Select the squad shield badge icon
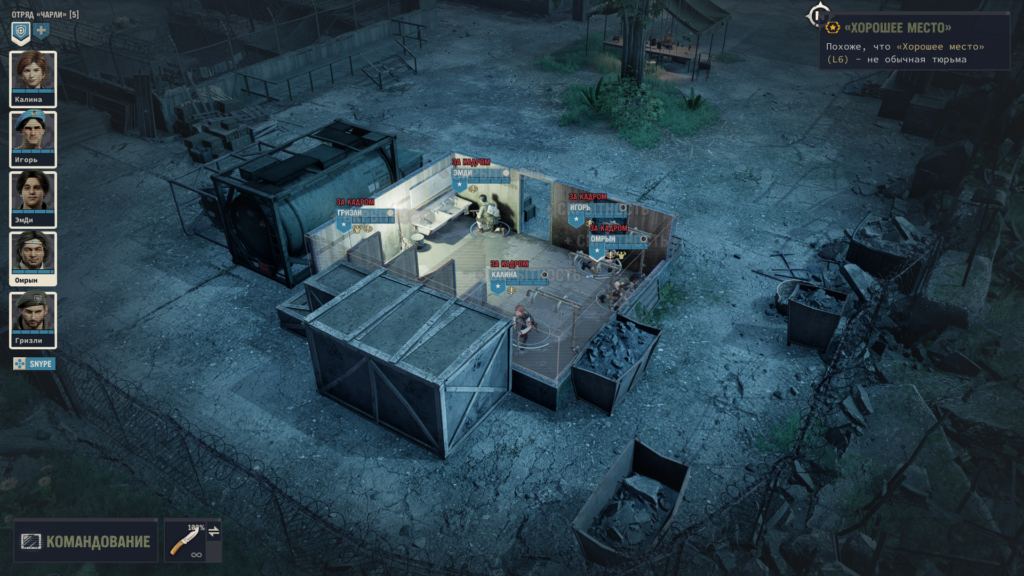1024x576 pixels. coord(20,31)
